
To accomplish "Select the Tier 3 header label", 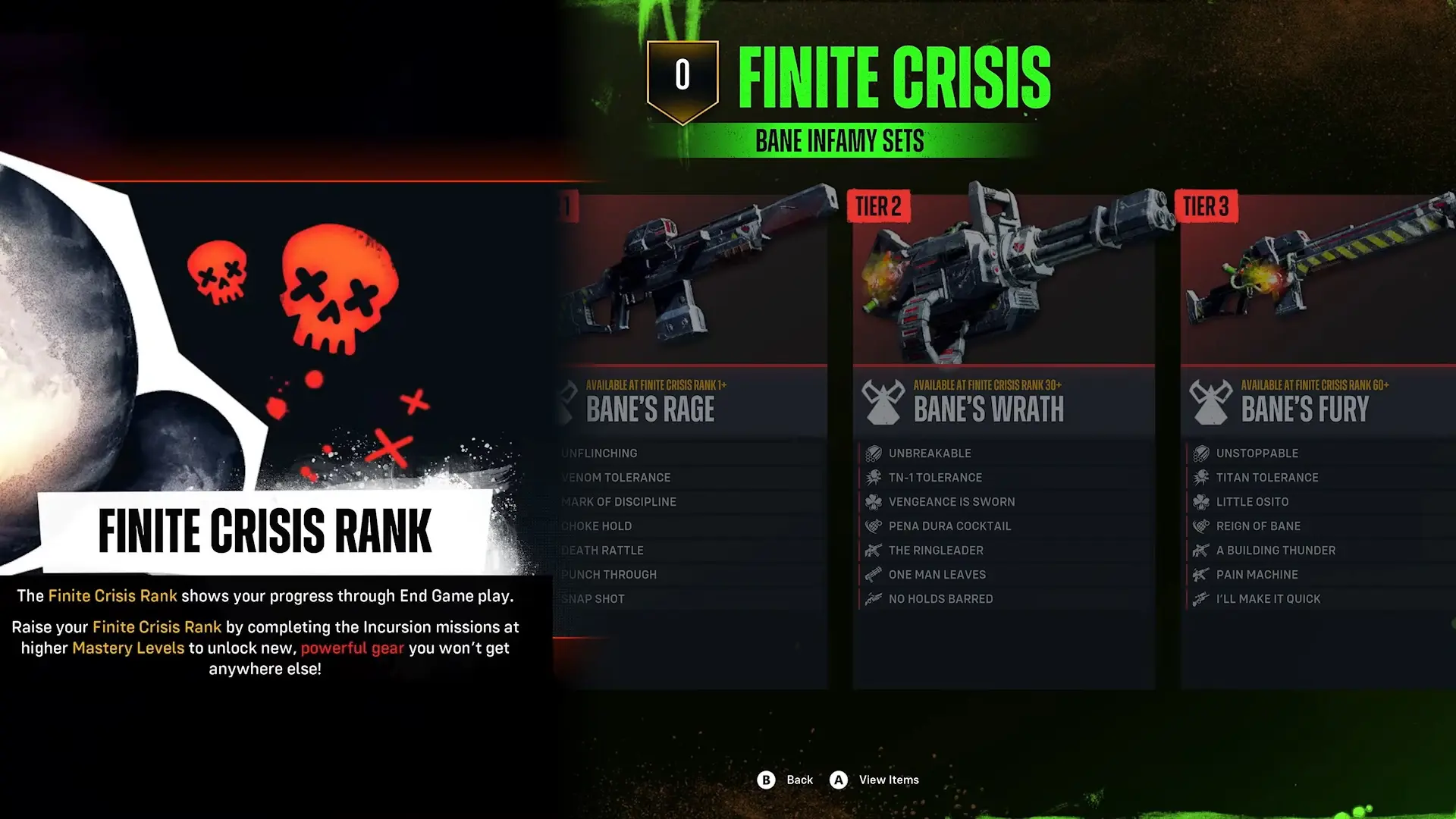I will click(x=1207, y=206).
